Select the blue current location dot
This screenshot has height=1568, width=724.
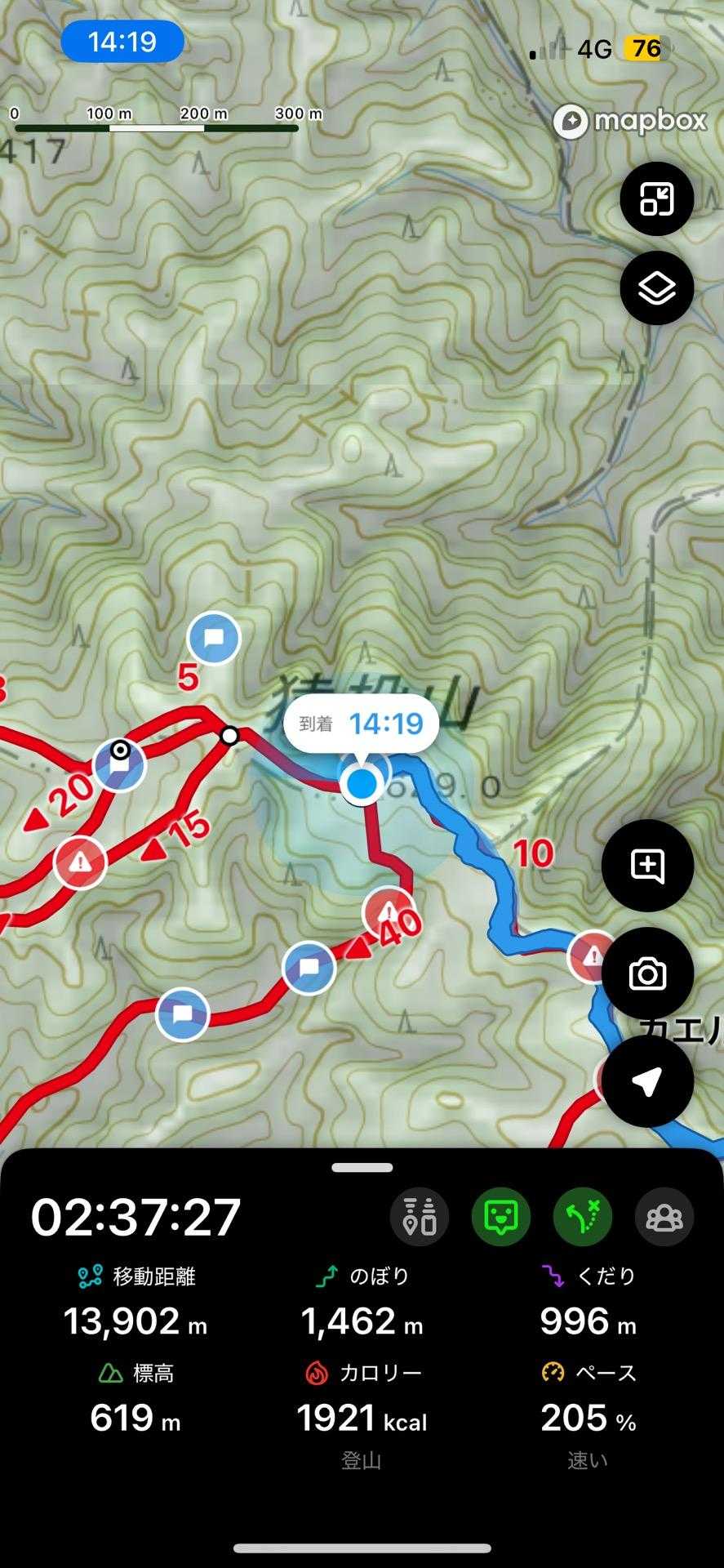(x=362, y=784)
